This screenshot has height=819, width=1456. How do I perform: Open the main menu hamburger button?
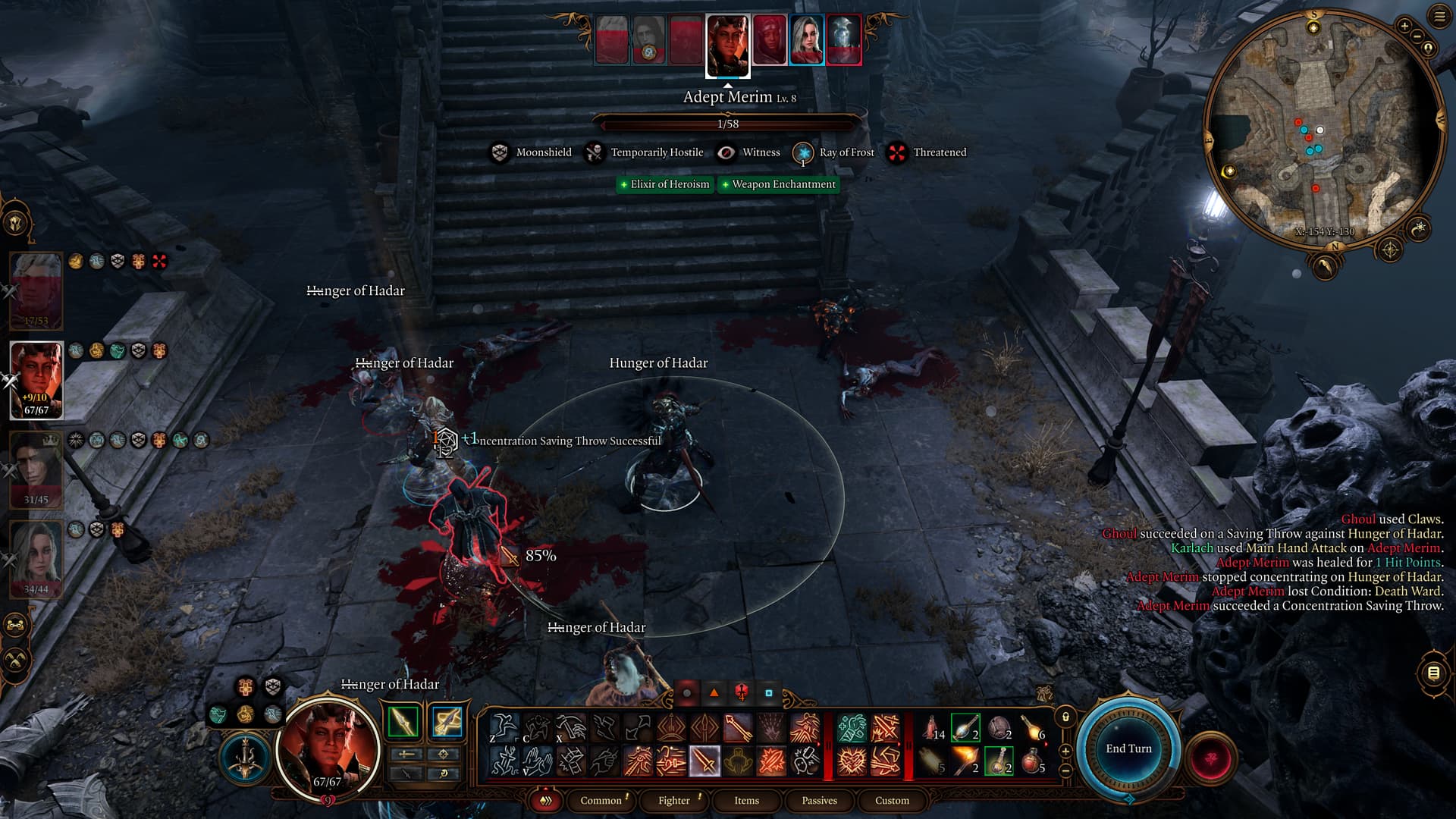click(1439, 17)
